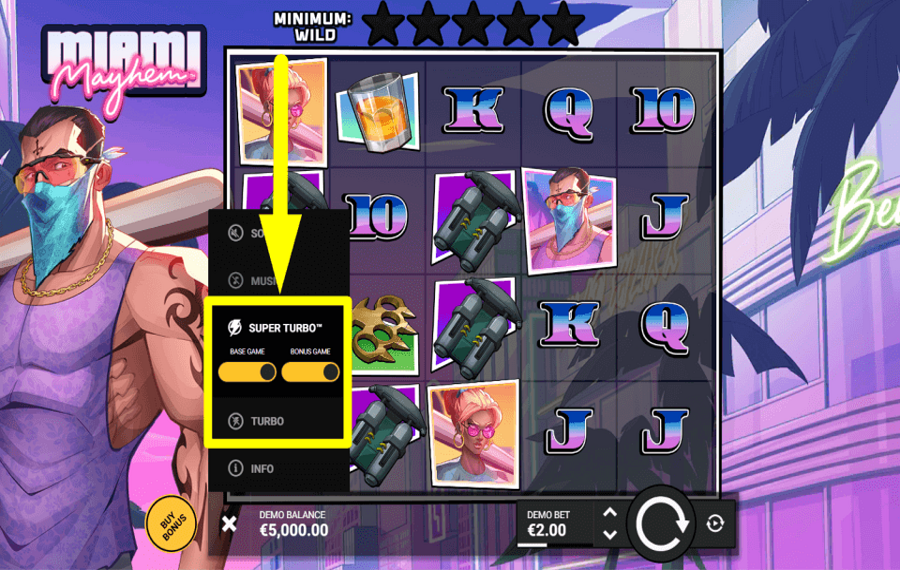The image size is (900, 570).
Task: Toggle Super Turbo for base game
Action: tap(247, 372)
